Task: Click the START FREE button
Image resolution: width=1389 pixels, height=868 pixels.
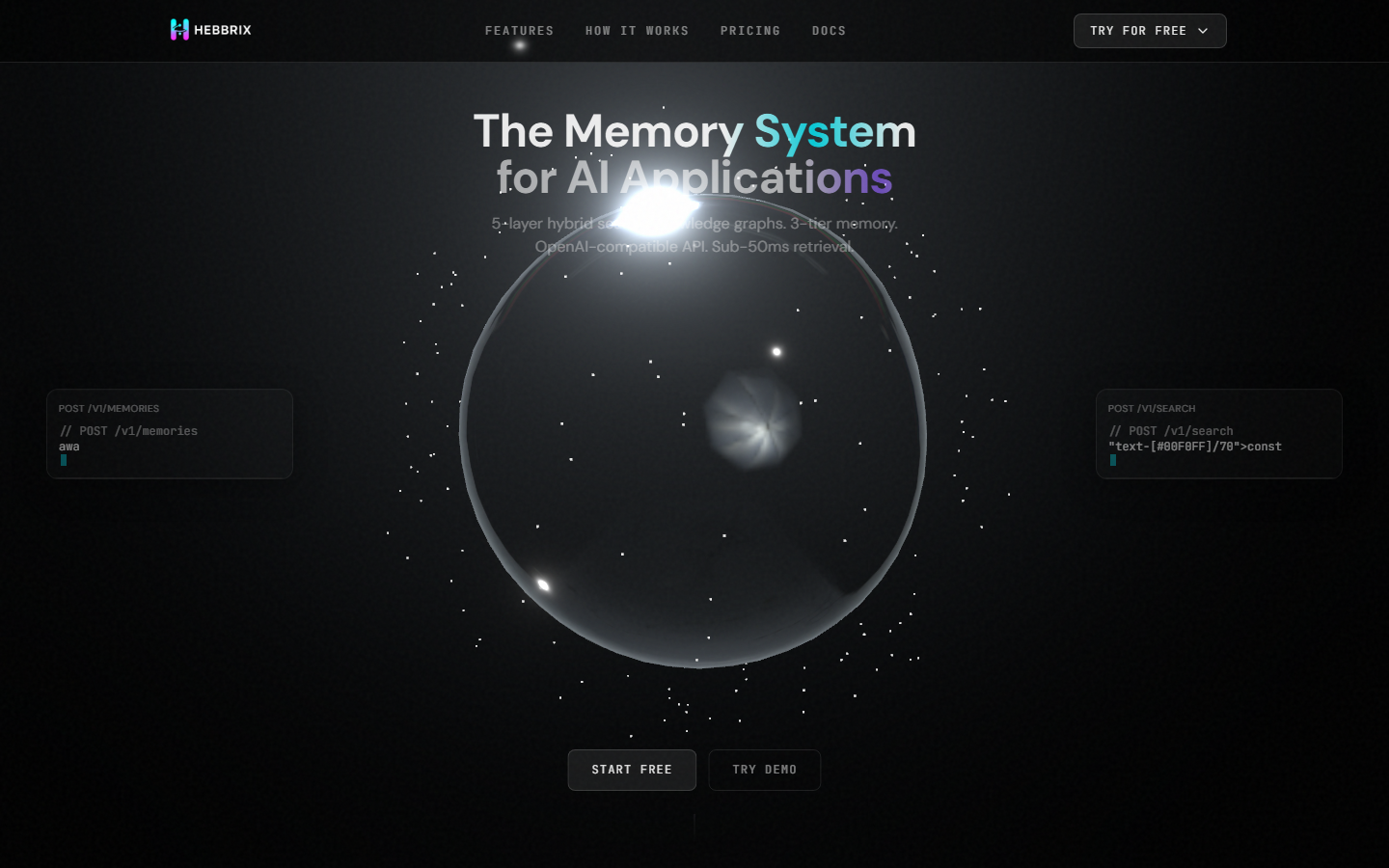Action: 632,770
